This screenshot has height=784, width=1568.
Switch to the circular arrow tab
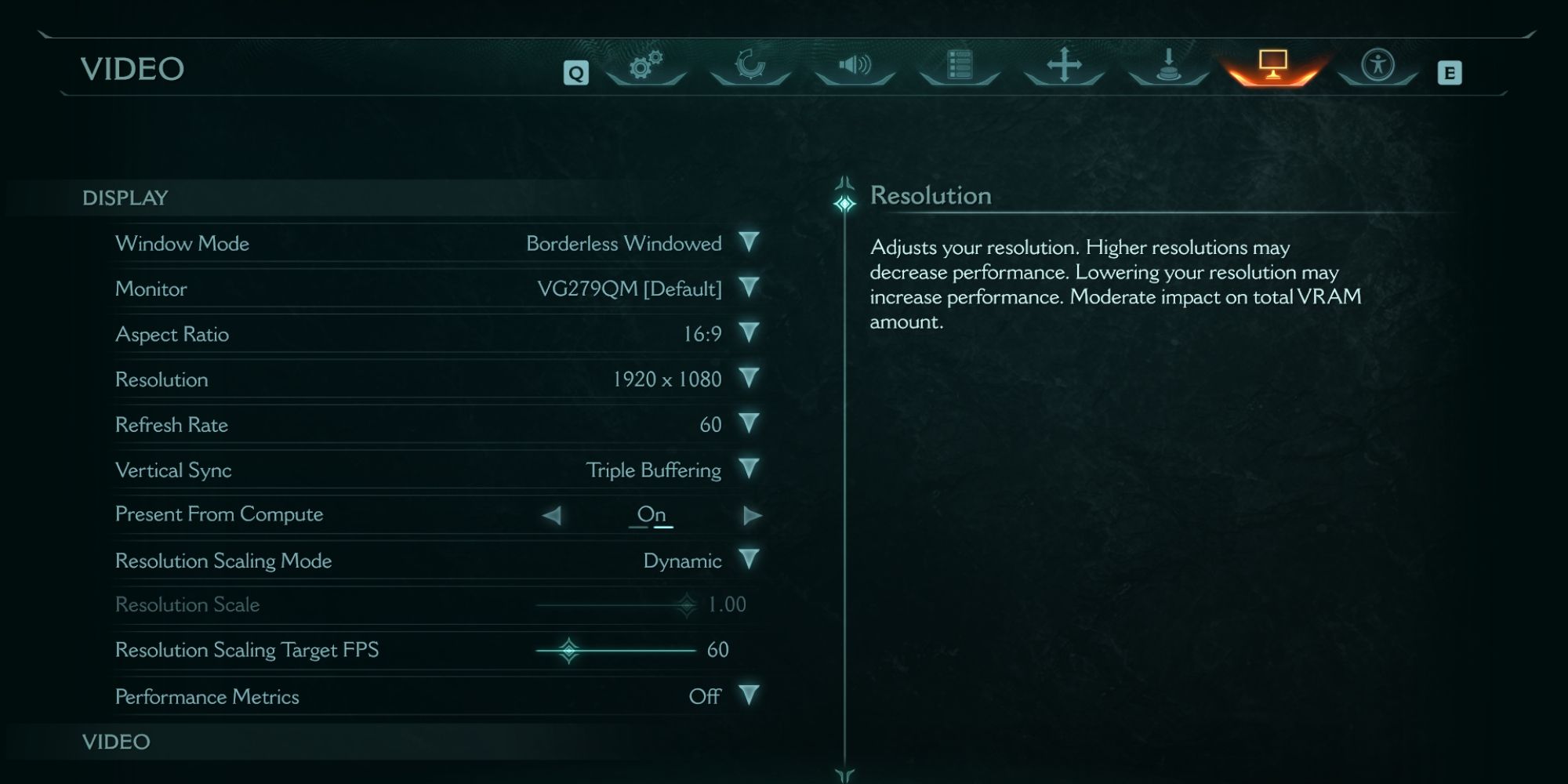750,65
